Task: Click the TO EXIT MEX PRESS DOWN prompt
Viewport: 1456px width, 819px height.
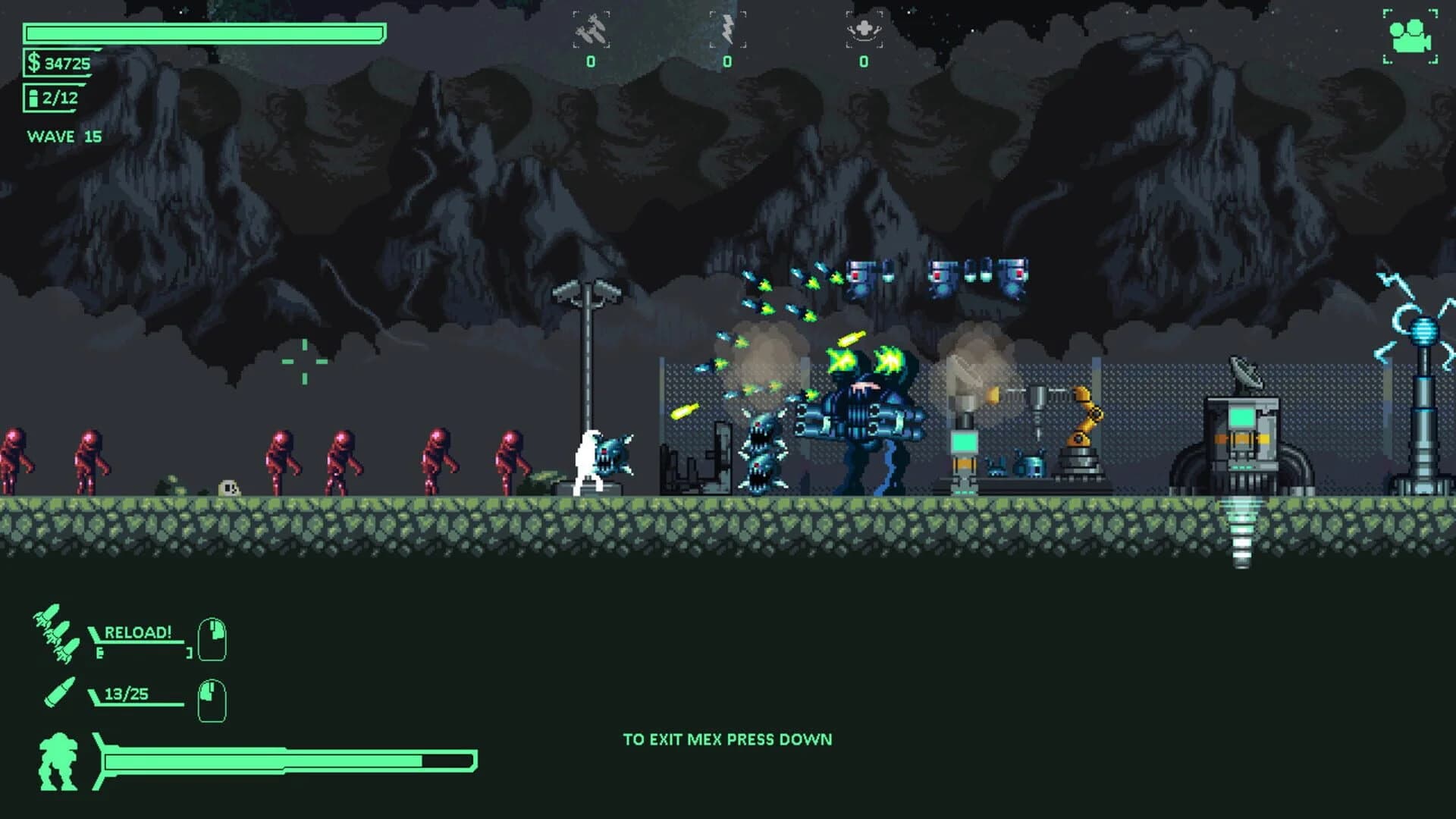Action: point(729,738)
